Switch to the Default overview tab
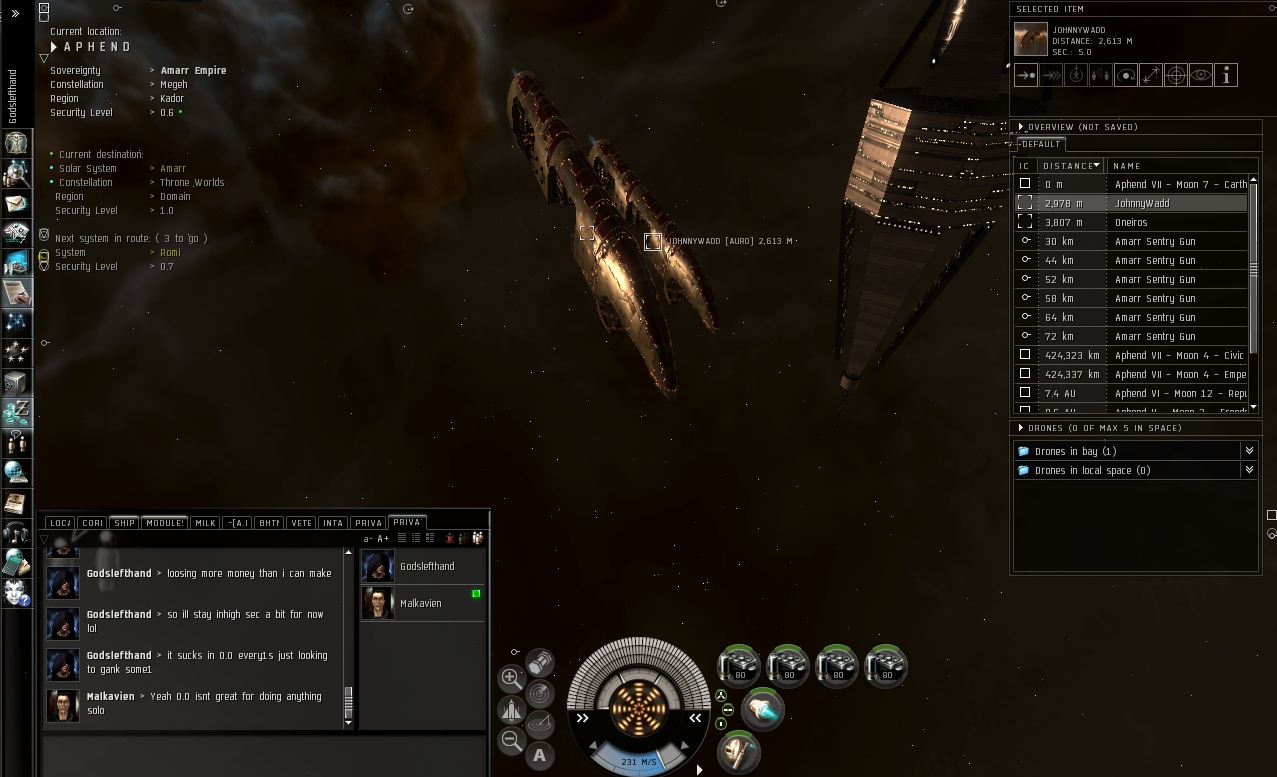The image size is (1277, 777). coord(1041,144)
